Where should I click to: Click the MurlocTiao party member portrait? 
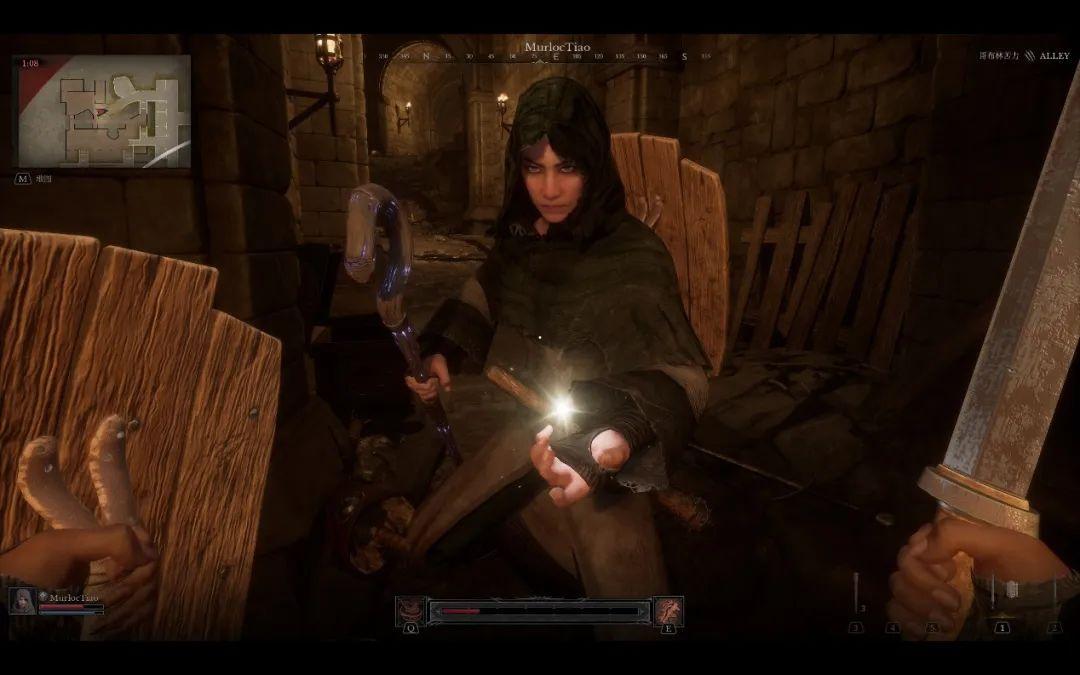click(x=23, y=600)
